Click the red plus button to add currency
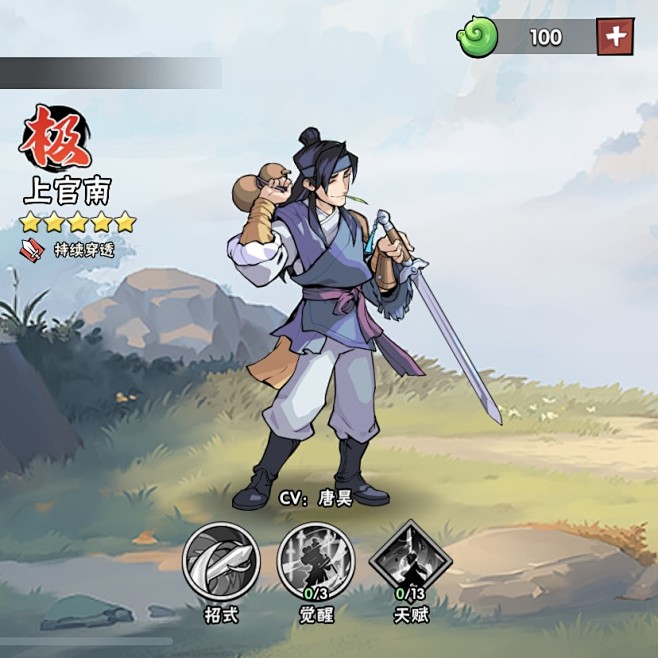658x658 pixels. click(615, 37)
